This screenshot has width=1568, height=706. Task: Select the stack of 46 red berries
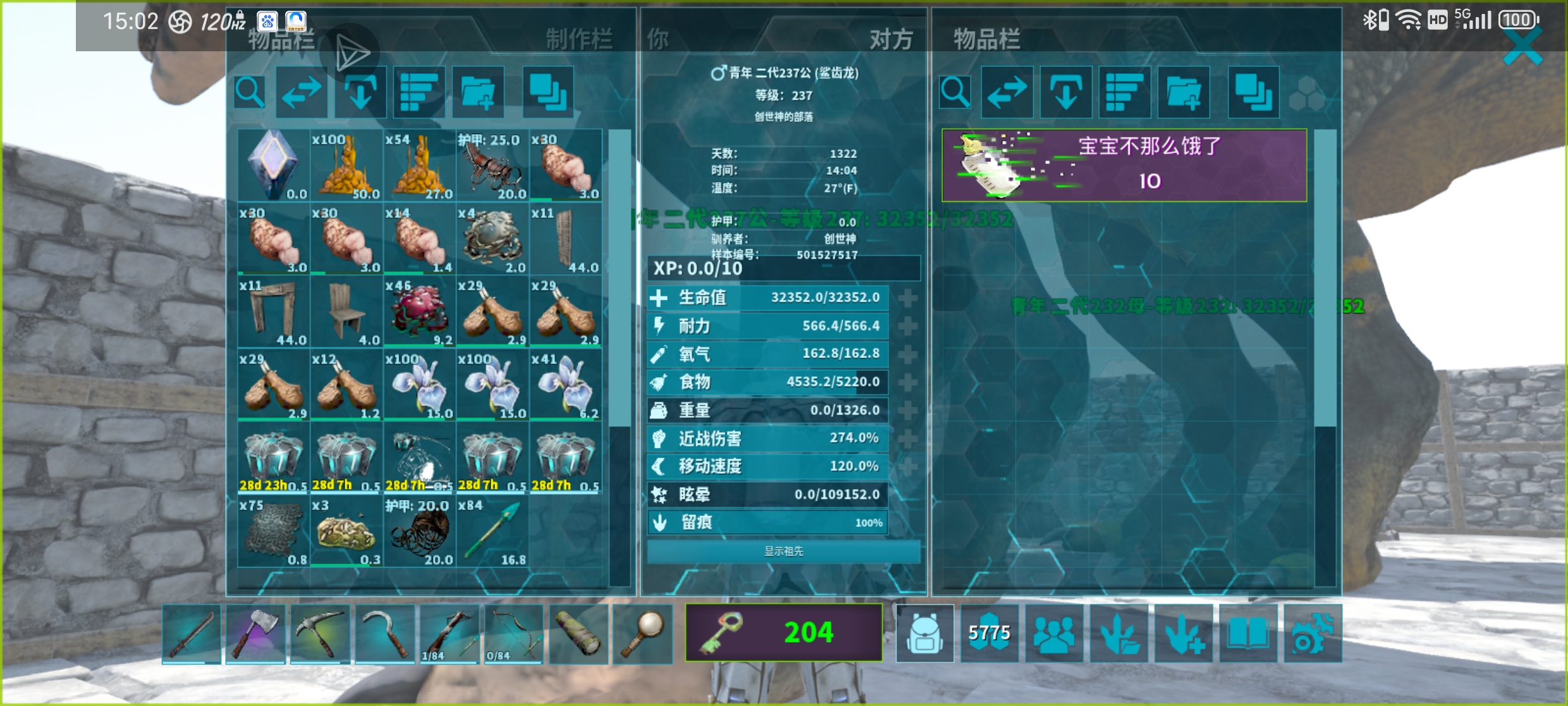(x=419, y=312)
